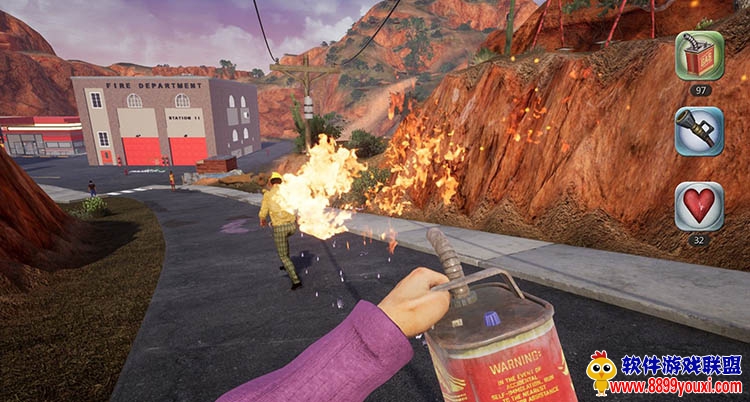Screen dimensions: 750x402
Task: Click the red heart health icon
Action: pos(699,206)
